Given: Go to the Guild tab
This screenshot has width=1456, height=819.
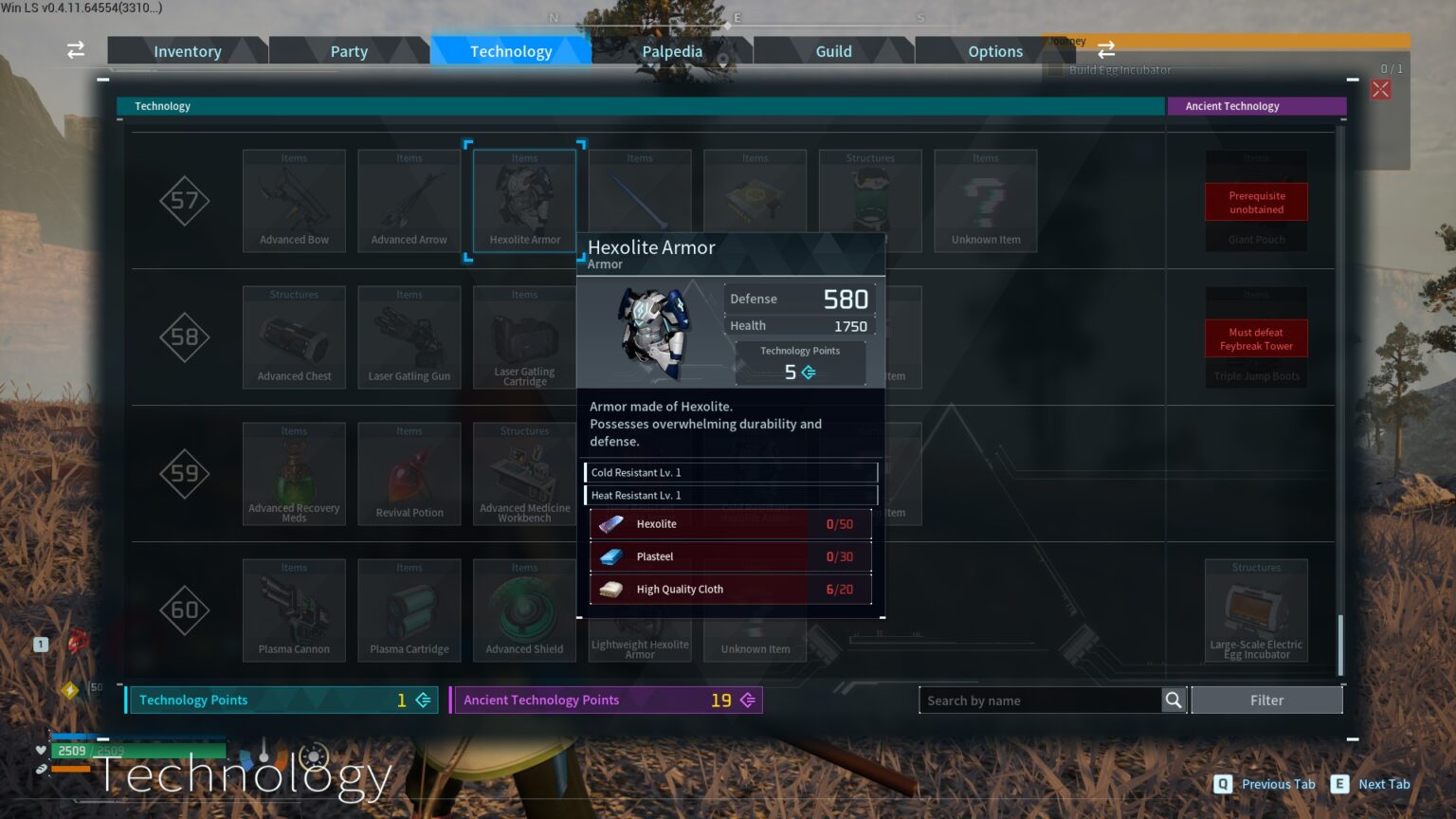Looking at the screenshot, I should tap(833, 51).
